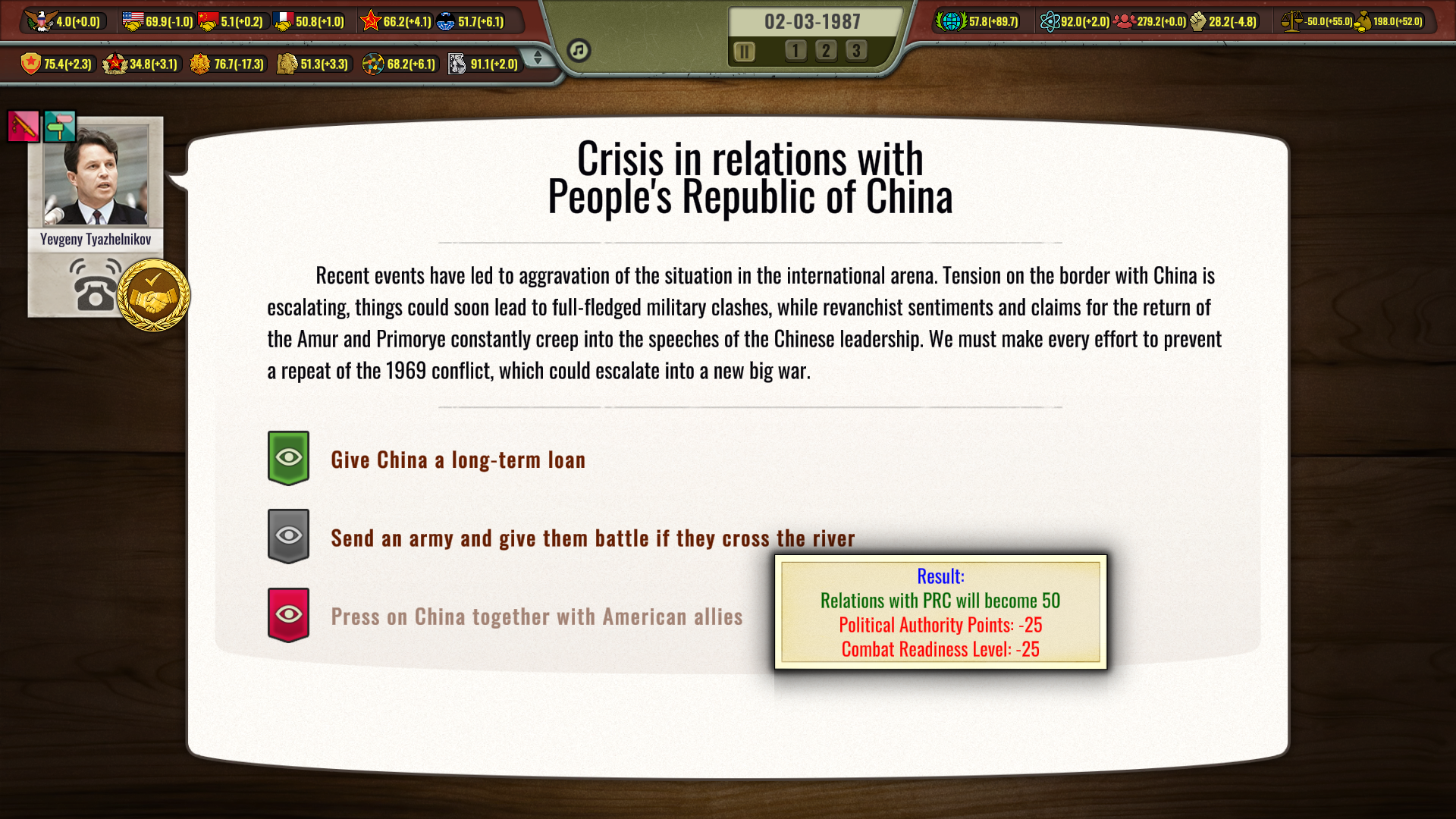Click the red eye icon

[288, 614]
